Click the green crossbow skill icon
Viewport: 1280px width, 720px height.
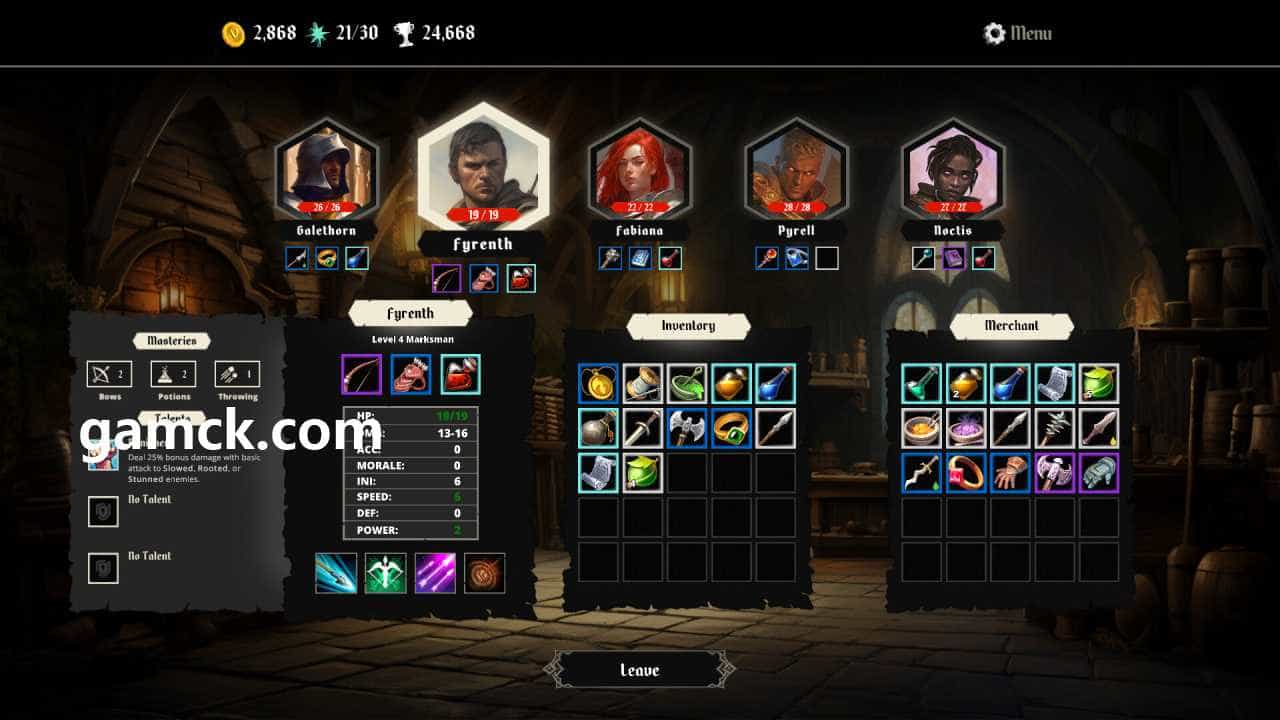385,573
